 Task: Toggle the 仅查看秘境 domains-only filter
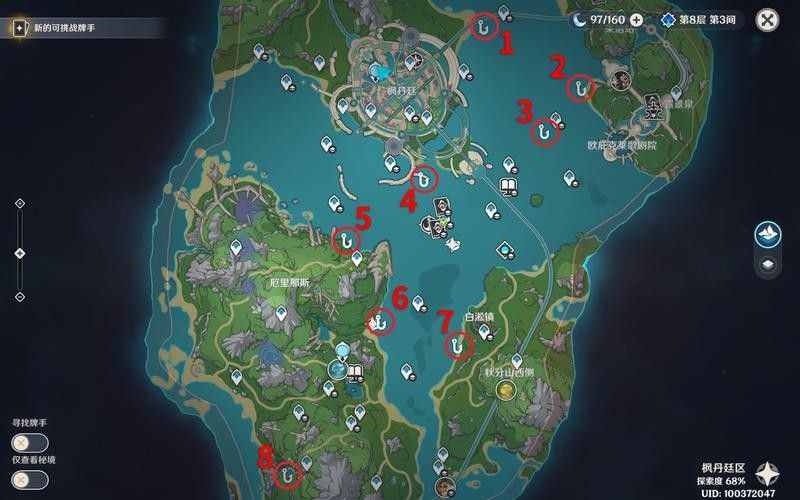point(23,479)
